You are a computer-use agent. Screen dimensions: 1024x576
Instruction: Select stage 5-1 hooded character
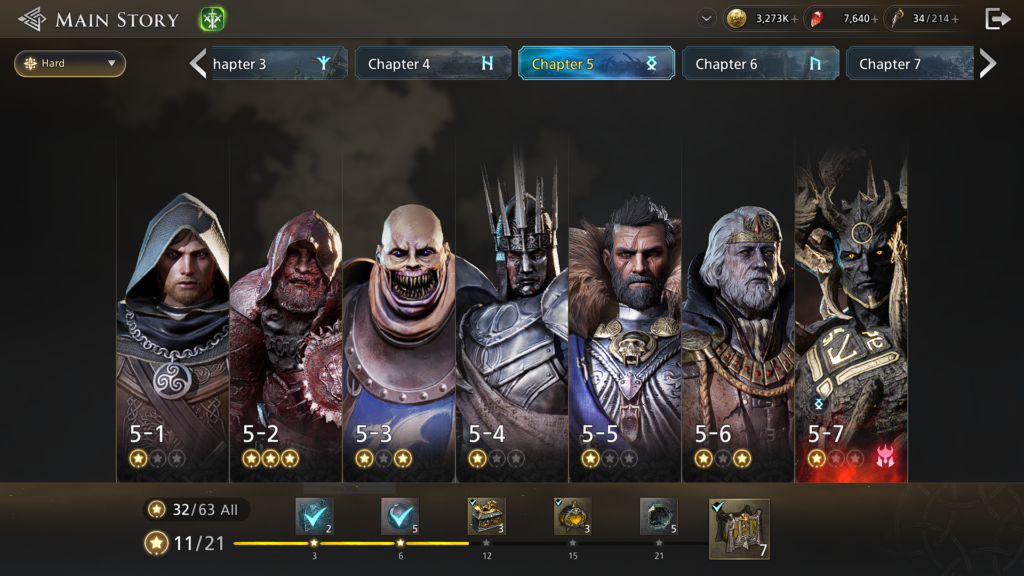[x=172, y=310]
